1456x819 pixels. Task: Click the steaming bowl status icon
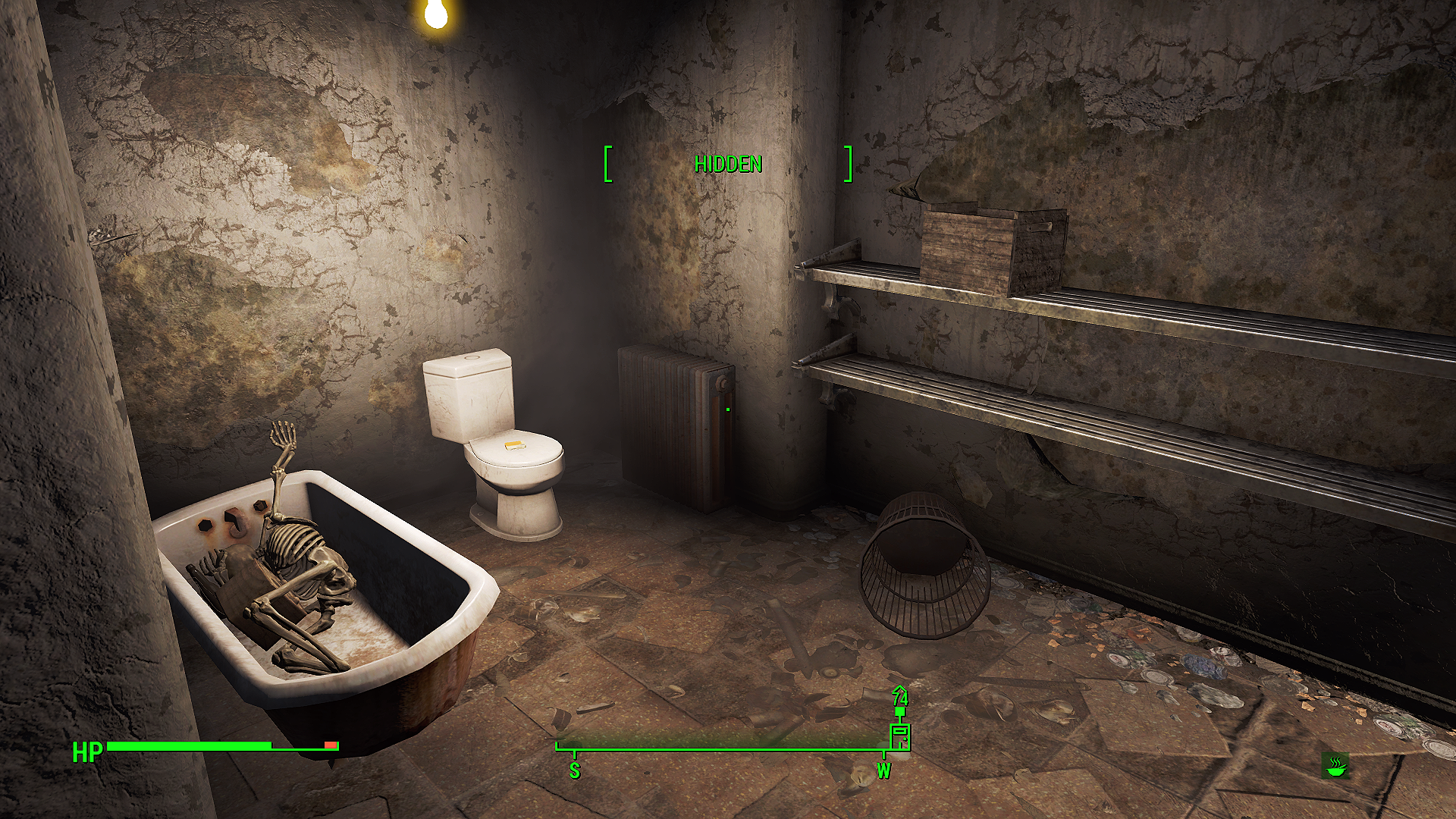click(x=1335, y=766)
